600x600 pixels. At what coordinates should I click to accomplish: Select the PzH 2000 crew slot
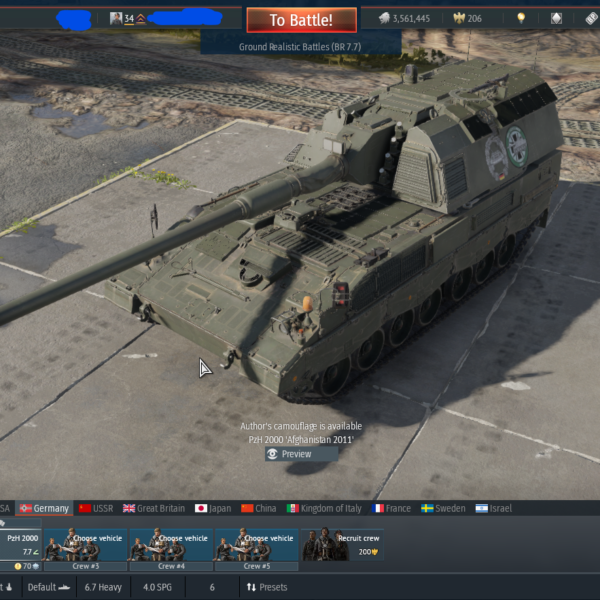point(20,544)
